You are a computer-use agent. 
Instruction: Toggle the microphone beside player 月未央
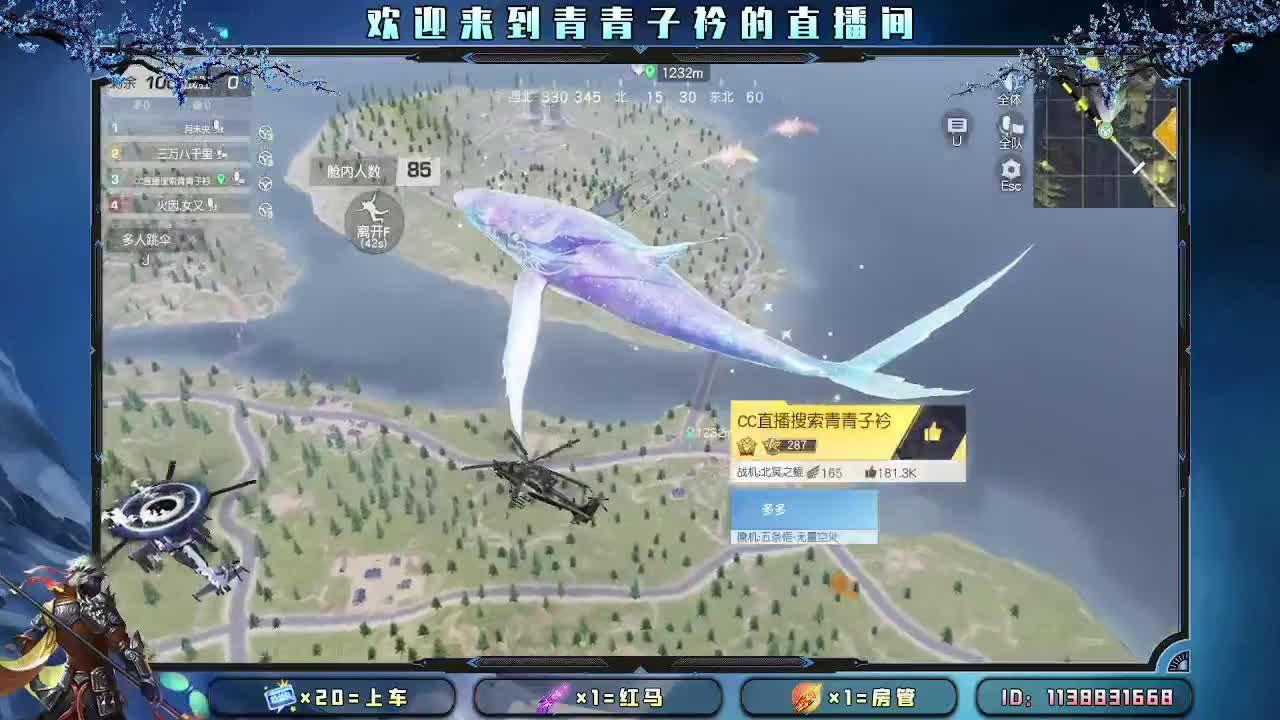[x=217, y=127]
